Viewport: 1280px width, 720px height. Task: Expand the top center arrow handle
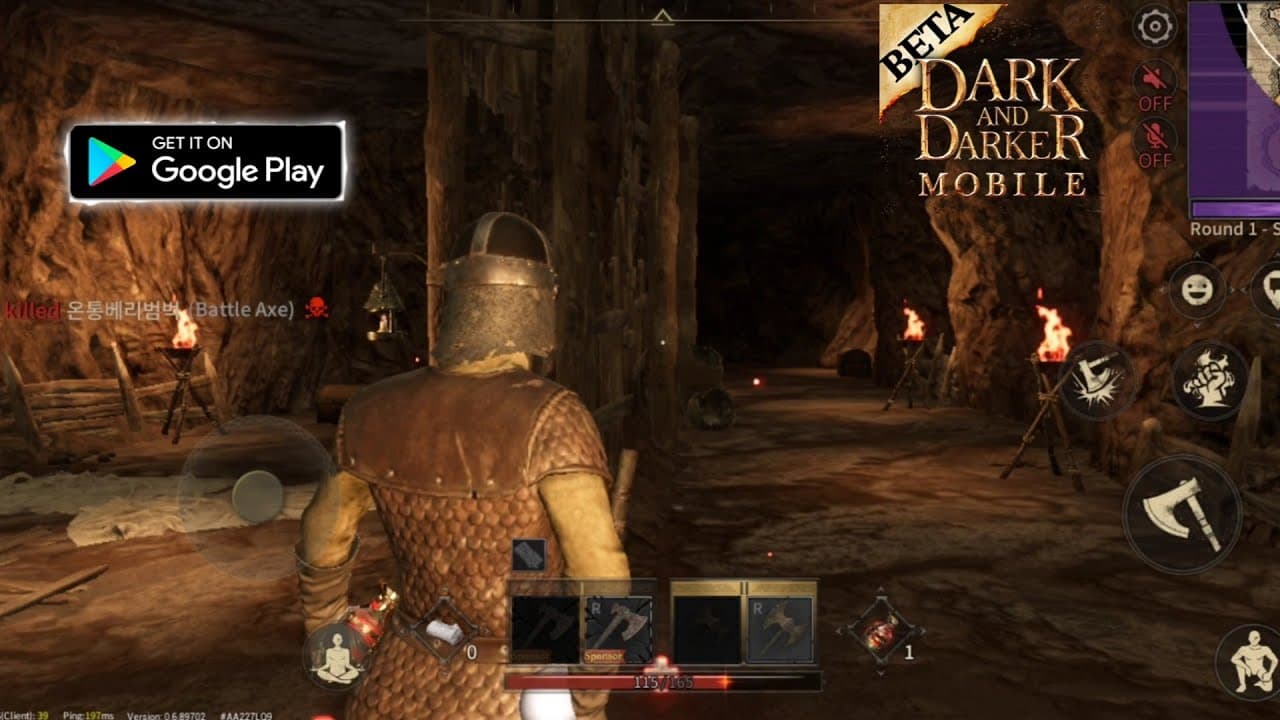click(x=661, y=16)
